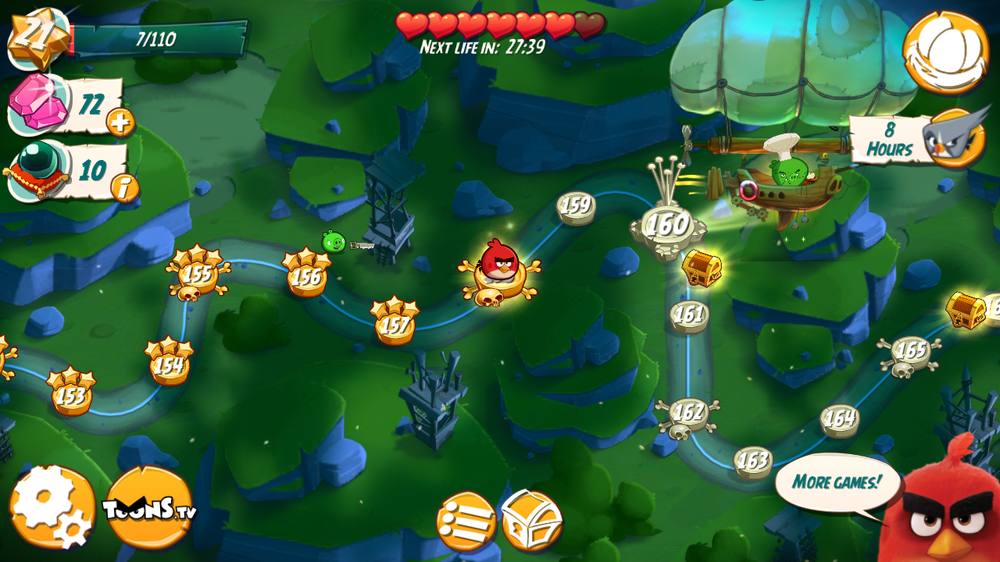Choose level 157 on the map
This screenshot has width=1000, height=562.
395,324
